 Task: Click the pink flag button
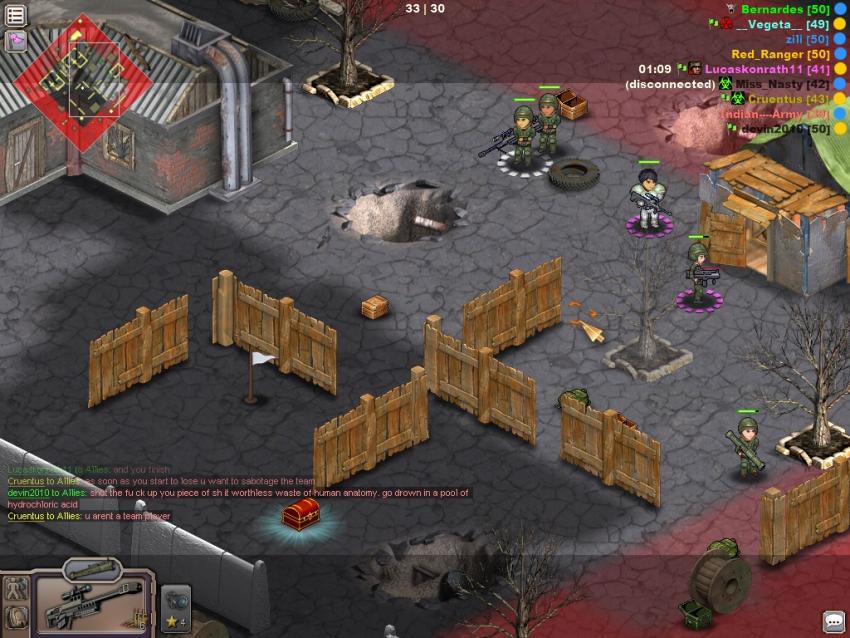point(15,41)
